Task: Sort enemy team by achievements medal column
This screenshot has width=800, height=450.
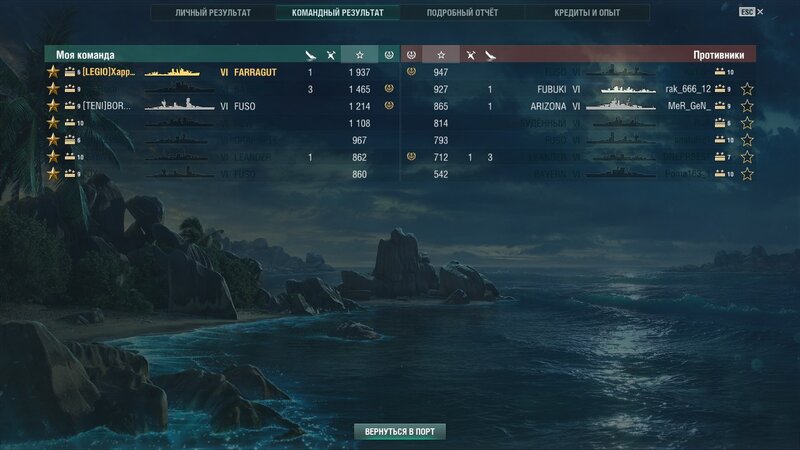Action: coord(411,55)
